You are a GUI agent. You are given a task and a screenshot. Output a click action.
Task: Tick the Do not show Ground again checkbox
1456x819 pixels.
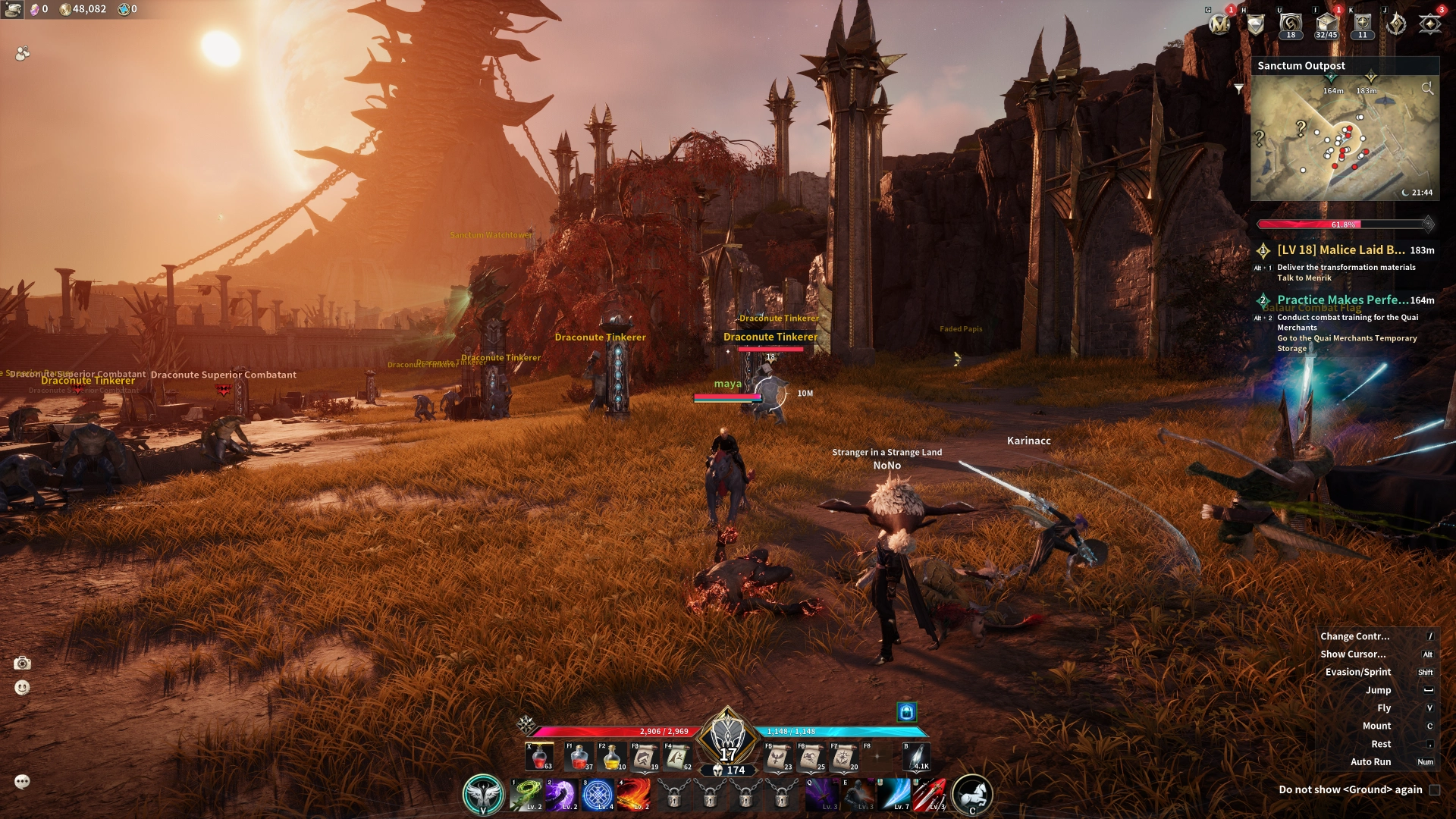point(1435,789)
